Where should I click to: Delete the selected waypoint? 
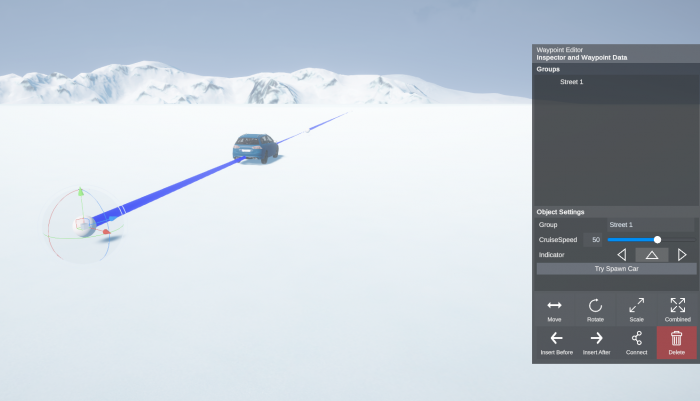[x=677, y=342]
